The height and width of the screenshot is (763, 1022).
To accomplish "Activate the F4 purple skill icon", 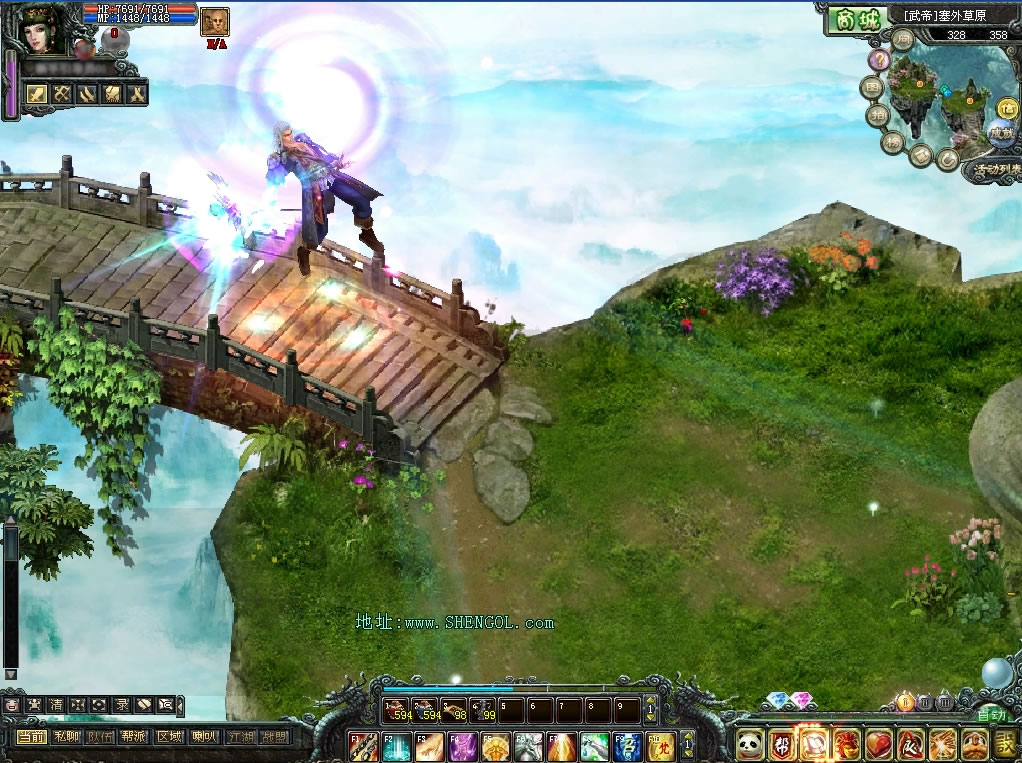I will (x=464, y=746).
